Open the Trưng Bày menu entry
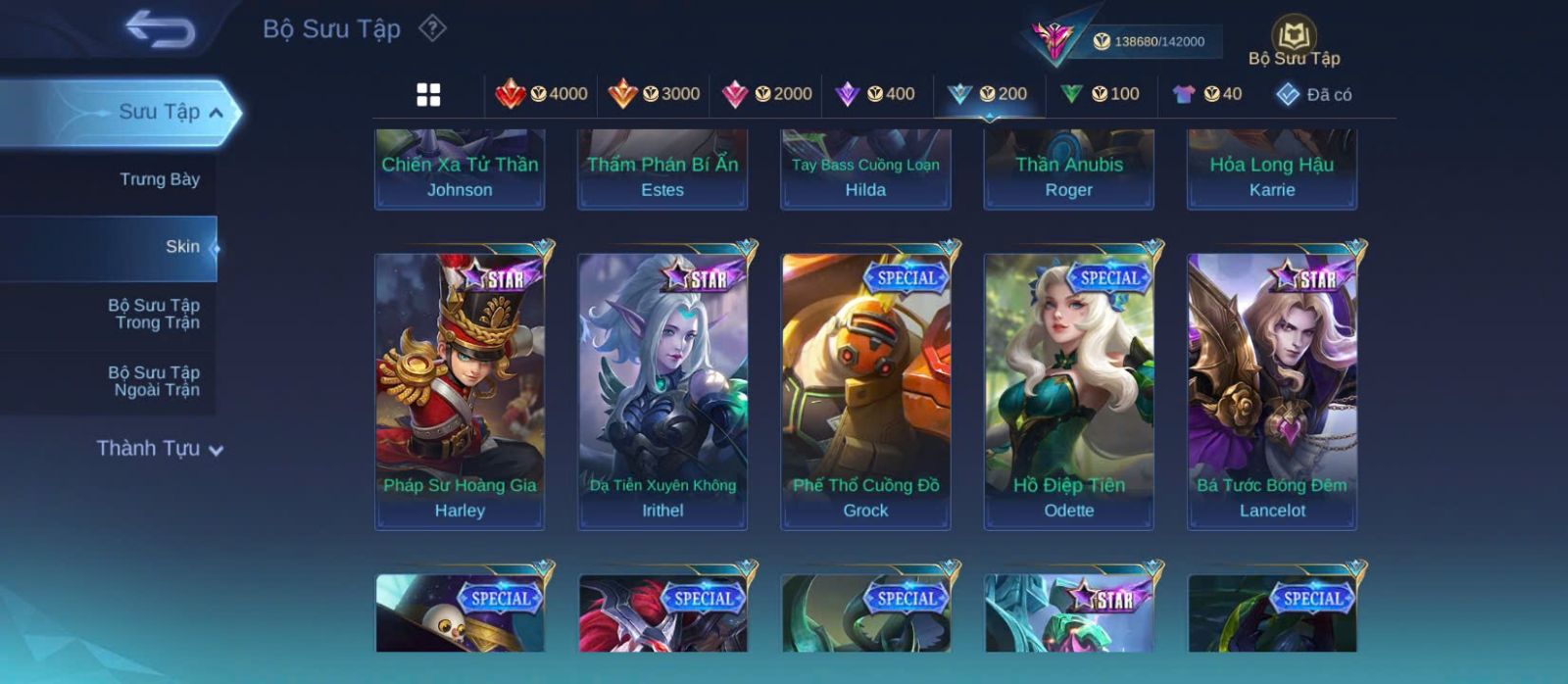This screenshot has height=684, width=1568. tap(159, 179)
